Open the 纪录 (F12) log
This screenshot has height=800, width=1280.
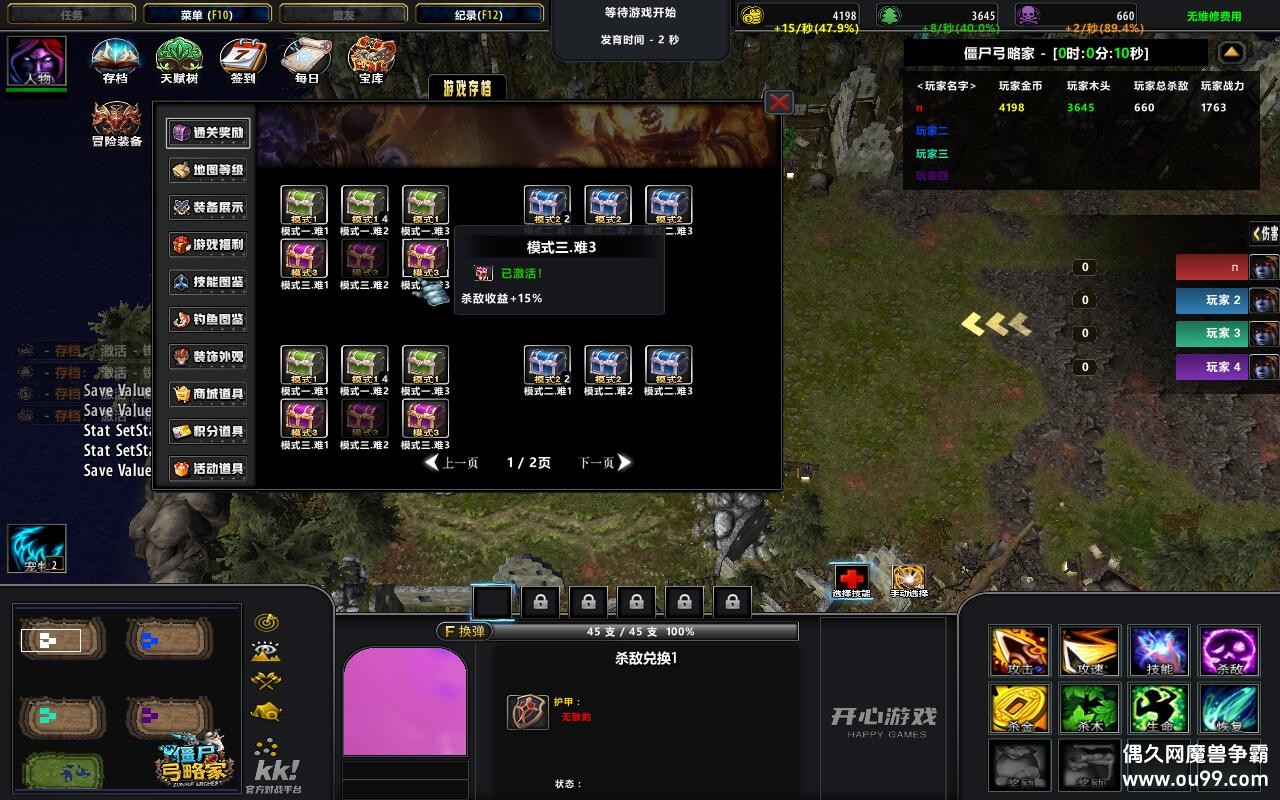tap(479, 15)
